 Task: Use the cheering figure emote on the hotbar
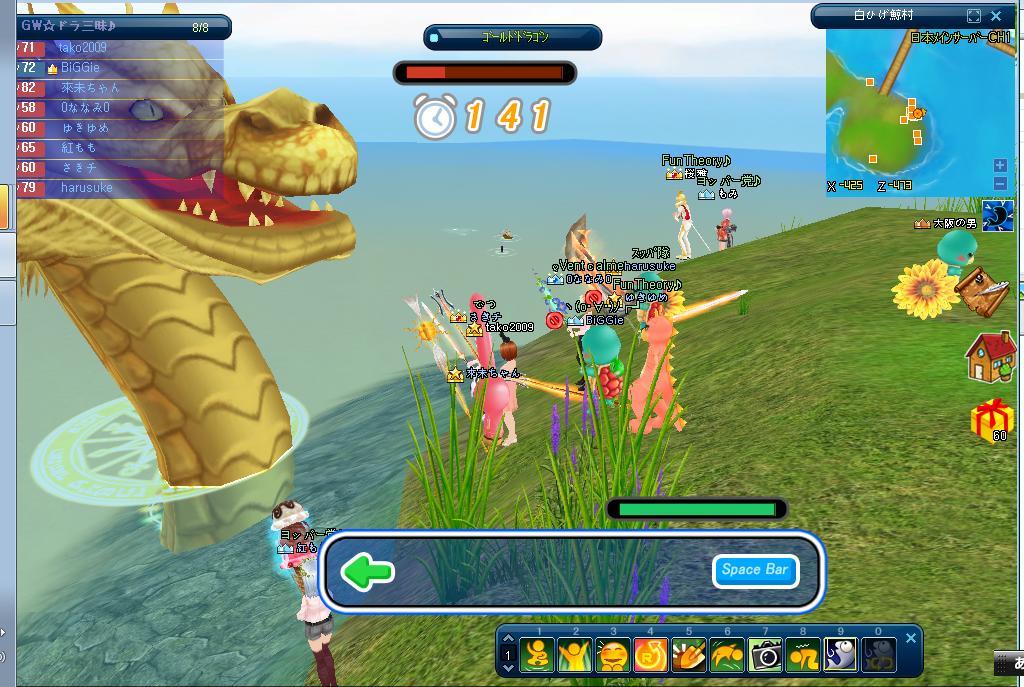click(x=576, y=656)
